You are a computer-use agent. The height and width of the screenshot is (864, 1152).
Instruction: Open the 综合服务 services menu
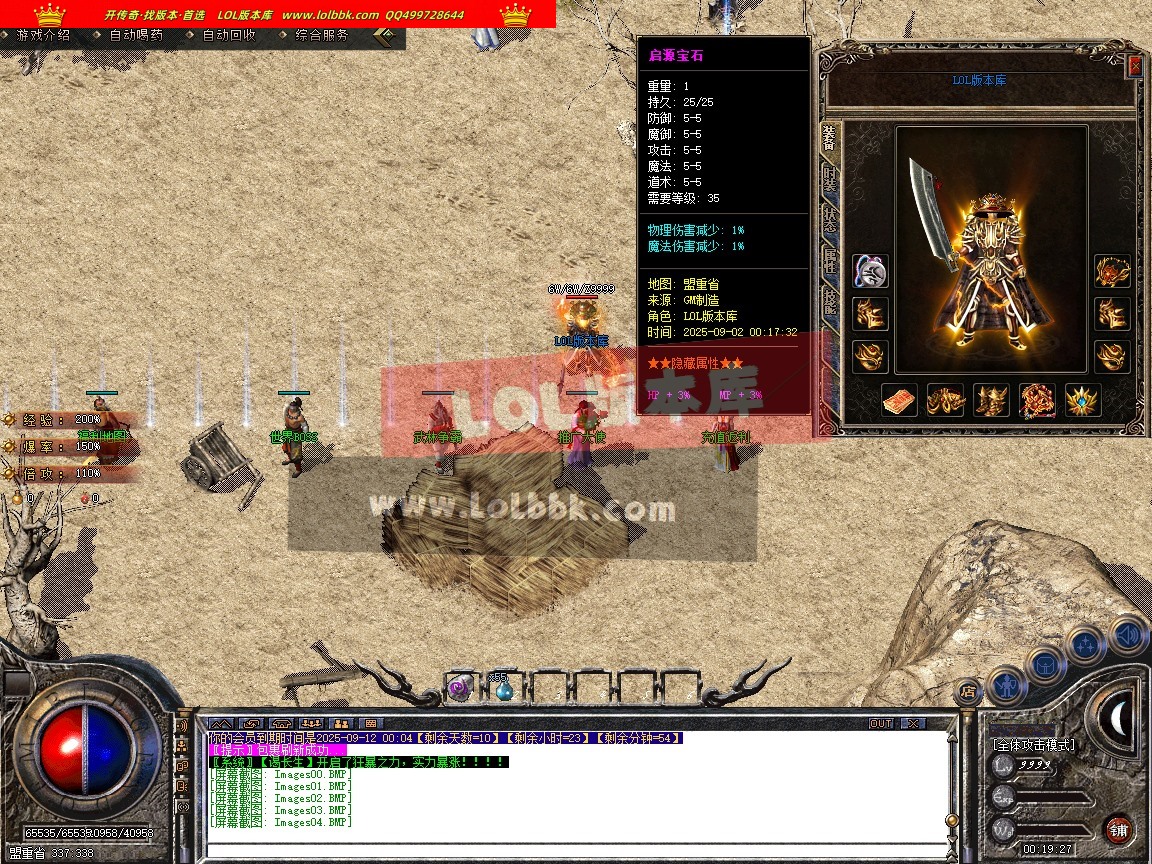pyautogui.click(x=322, y=35)
